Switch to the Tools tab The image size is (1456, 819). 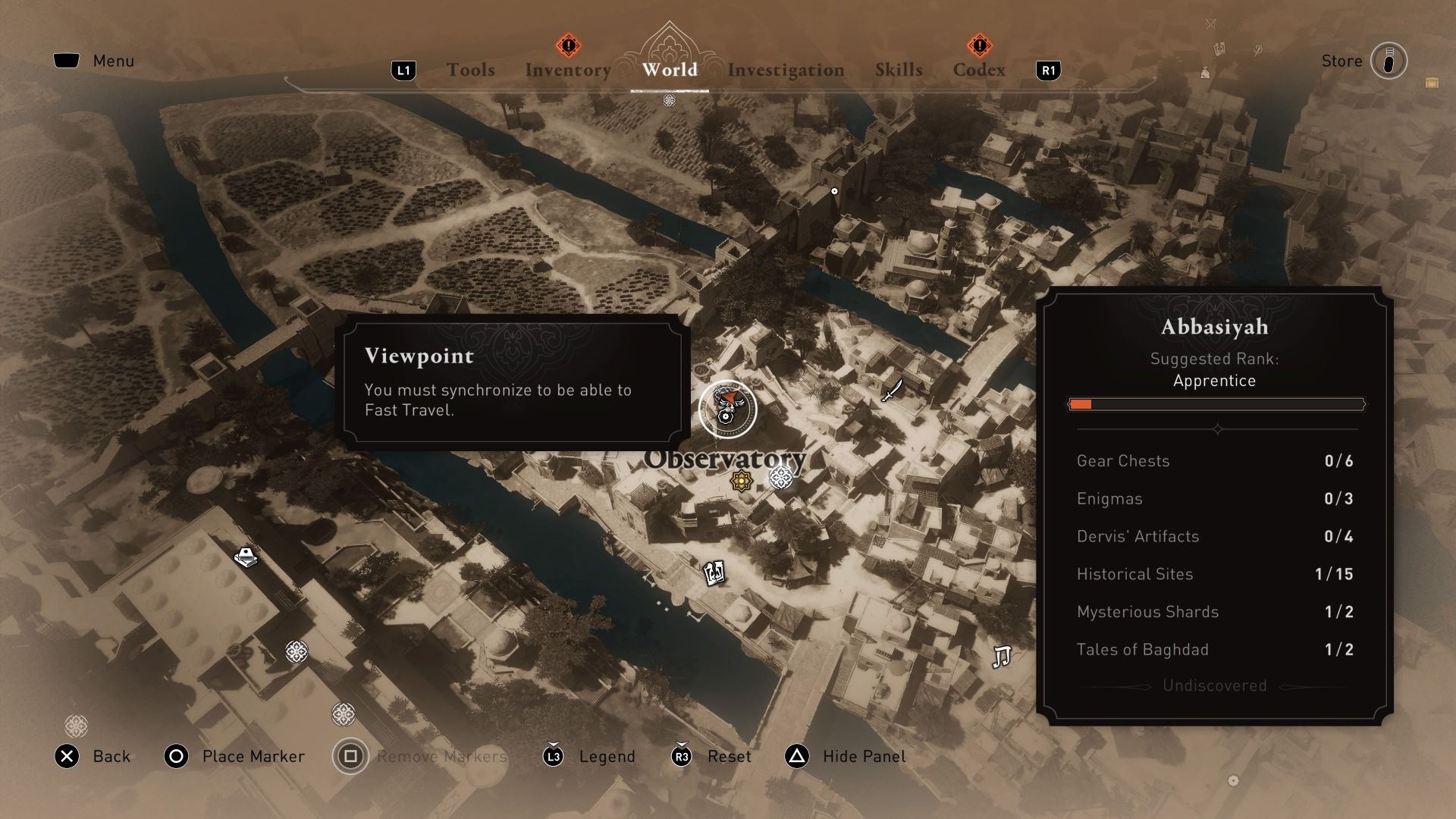pyautogui.click(x=471, y=70)
